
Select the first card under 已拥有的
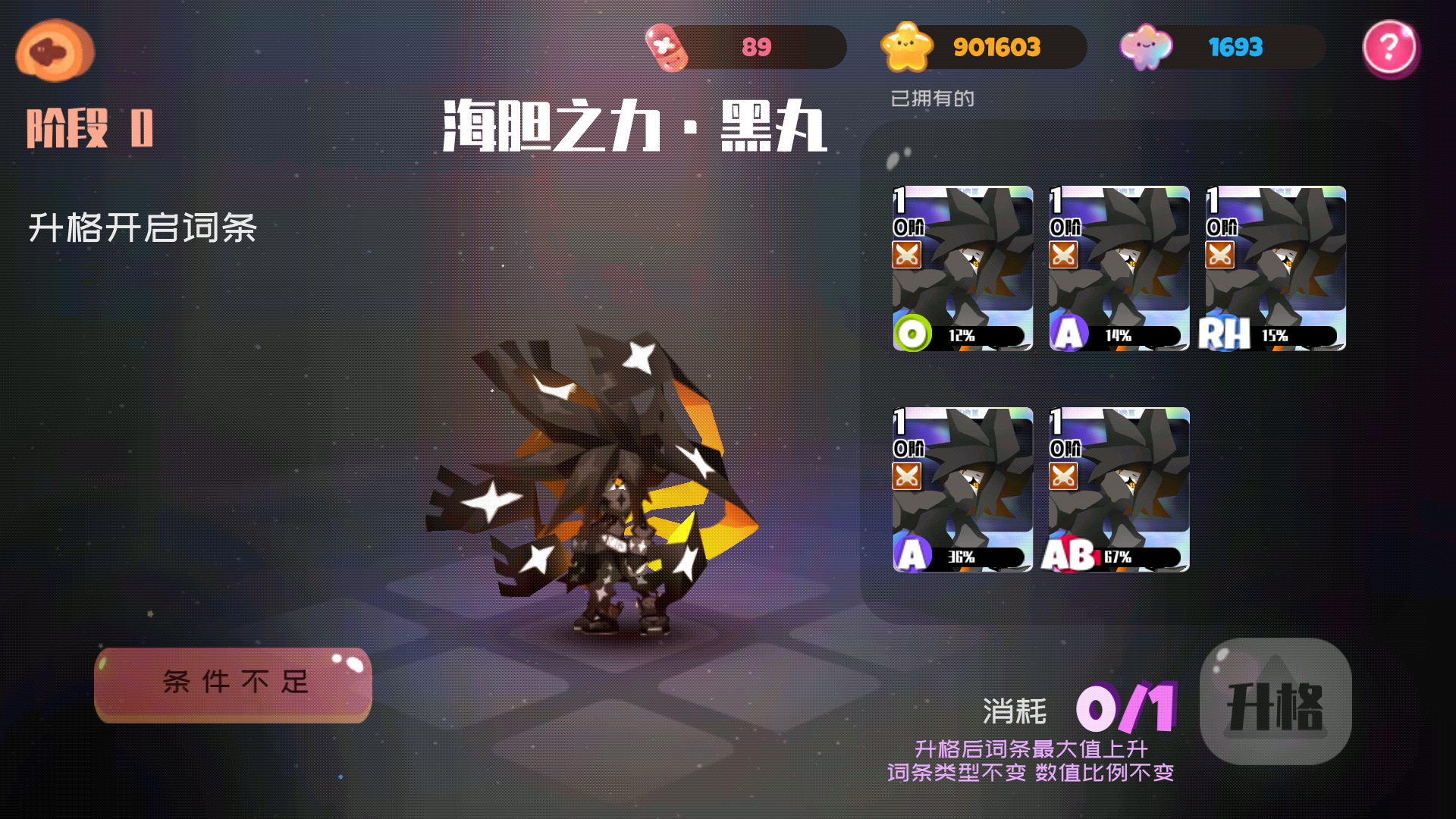[962, 267]
